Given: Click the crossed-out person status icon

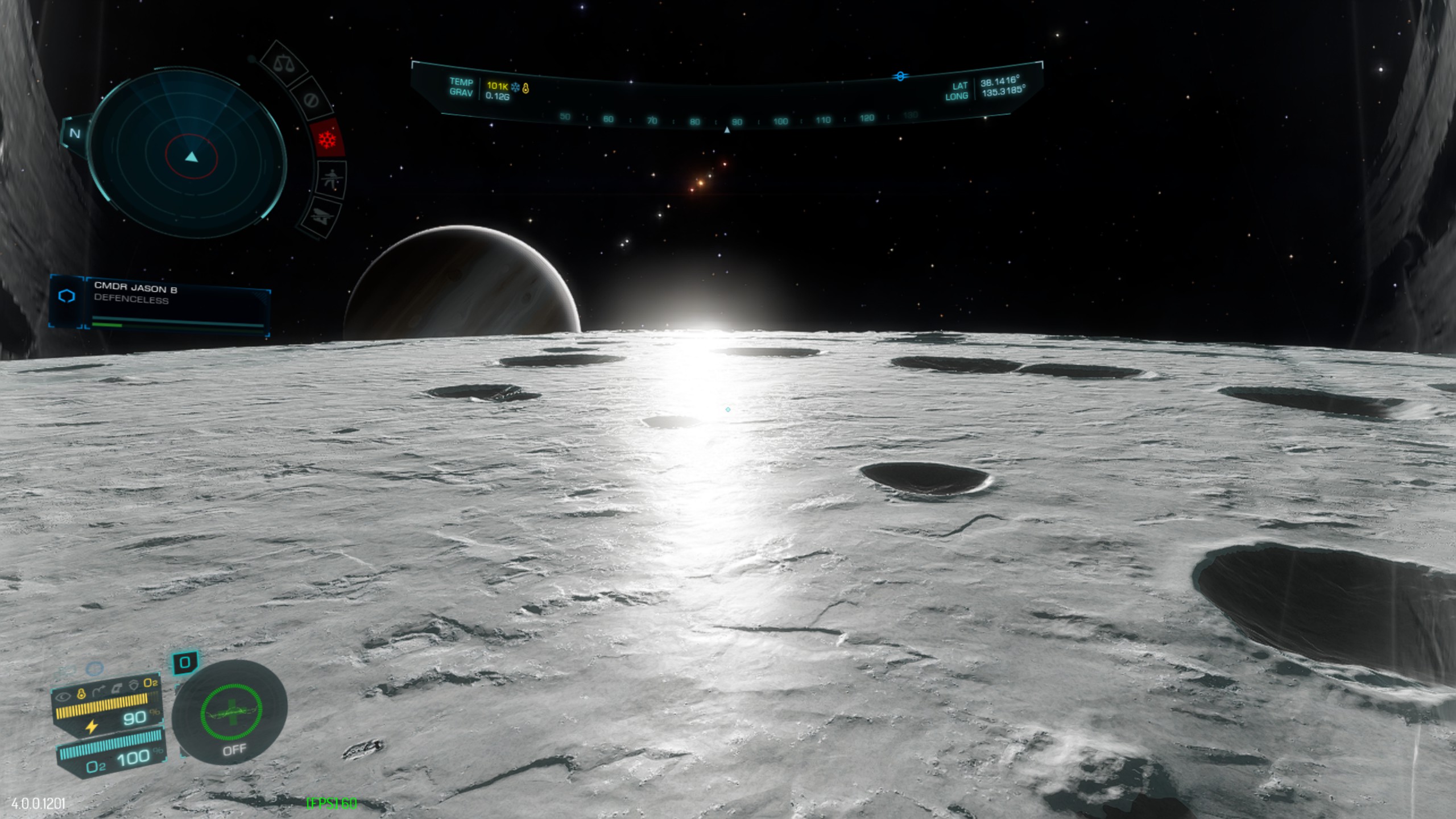Looking at the screenshot, I should click(x=331, y=180).
